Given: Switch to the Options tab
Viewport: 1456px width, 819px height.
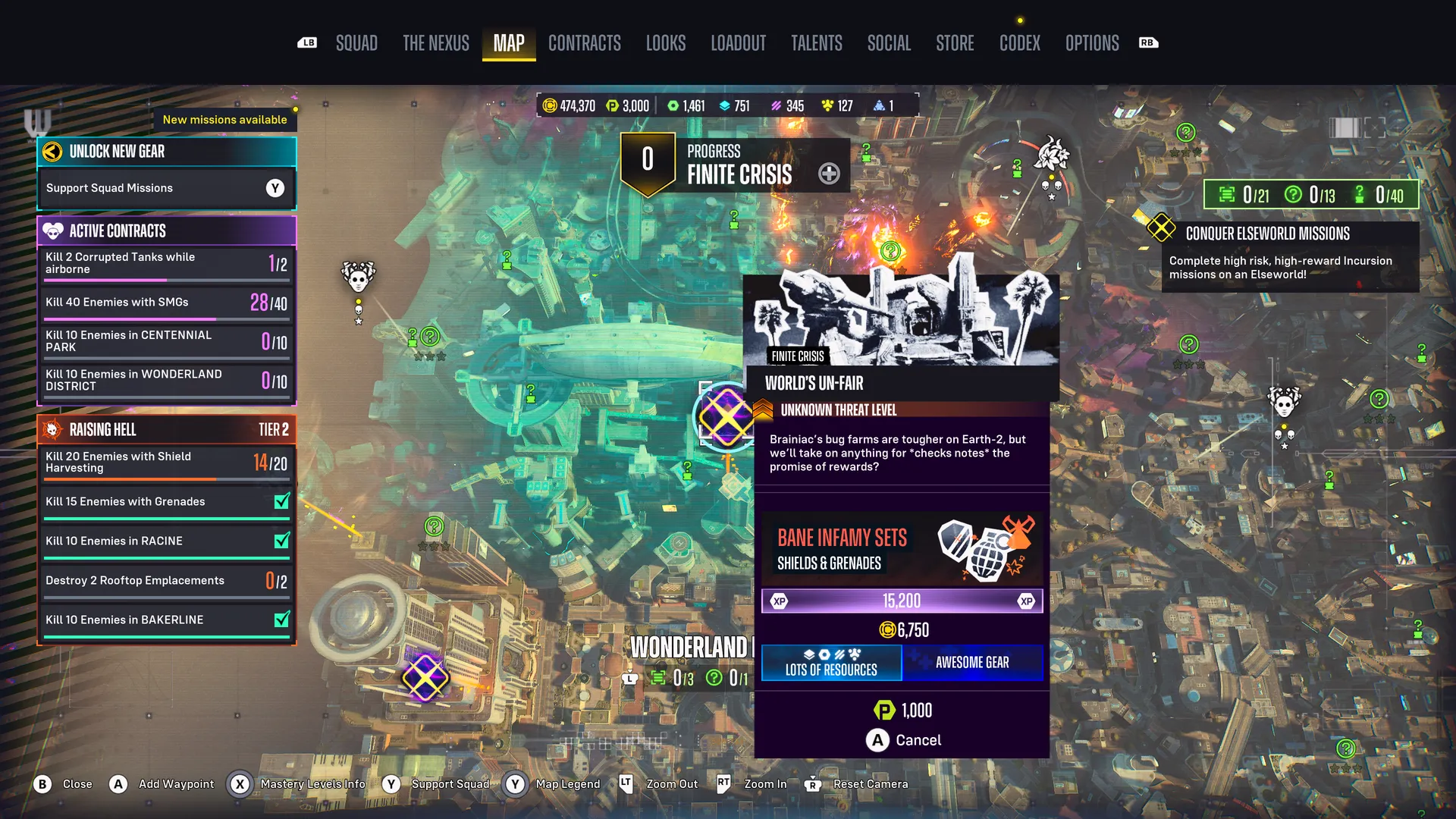Looking at the screenshot, I should point(1092,43).
